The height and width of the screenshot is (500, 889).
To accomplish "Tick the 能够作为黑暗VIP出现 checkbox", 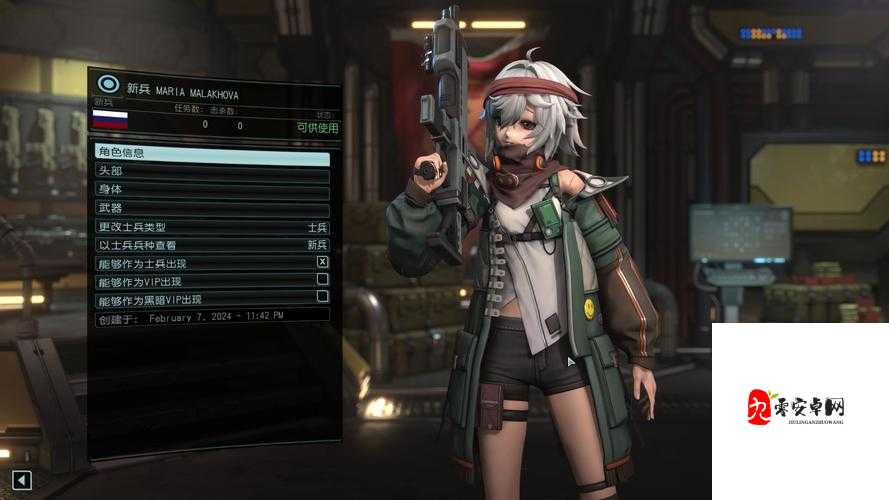I will tap(322, 297).
